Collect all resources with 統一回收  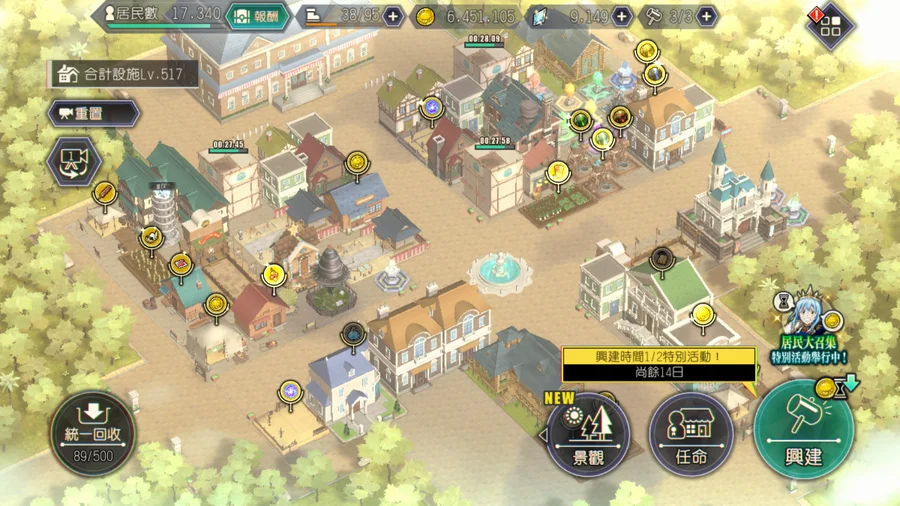tap(93, 432)
